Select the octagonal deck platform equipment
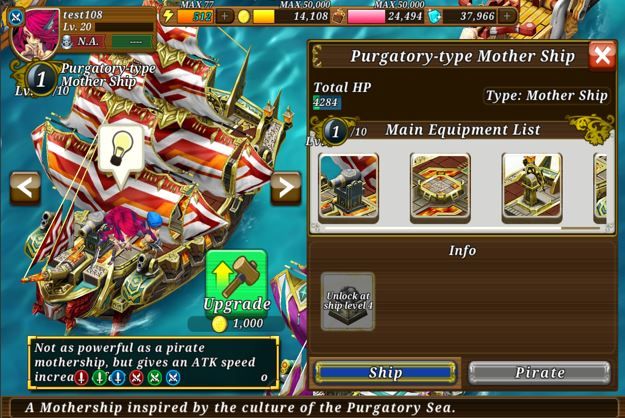625x418 pixels. 440,187
